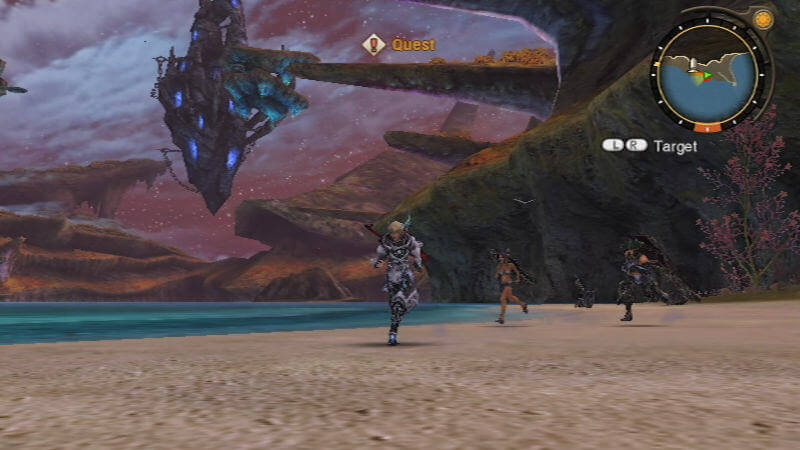Select the red exclamation Quest marker
800x450 pixels.
pos(374,44)
